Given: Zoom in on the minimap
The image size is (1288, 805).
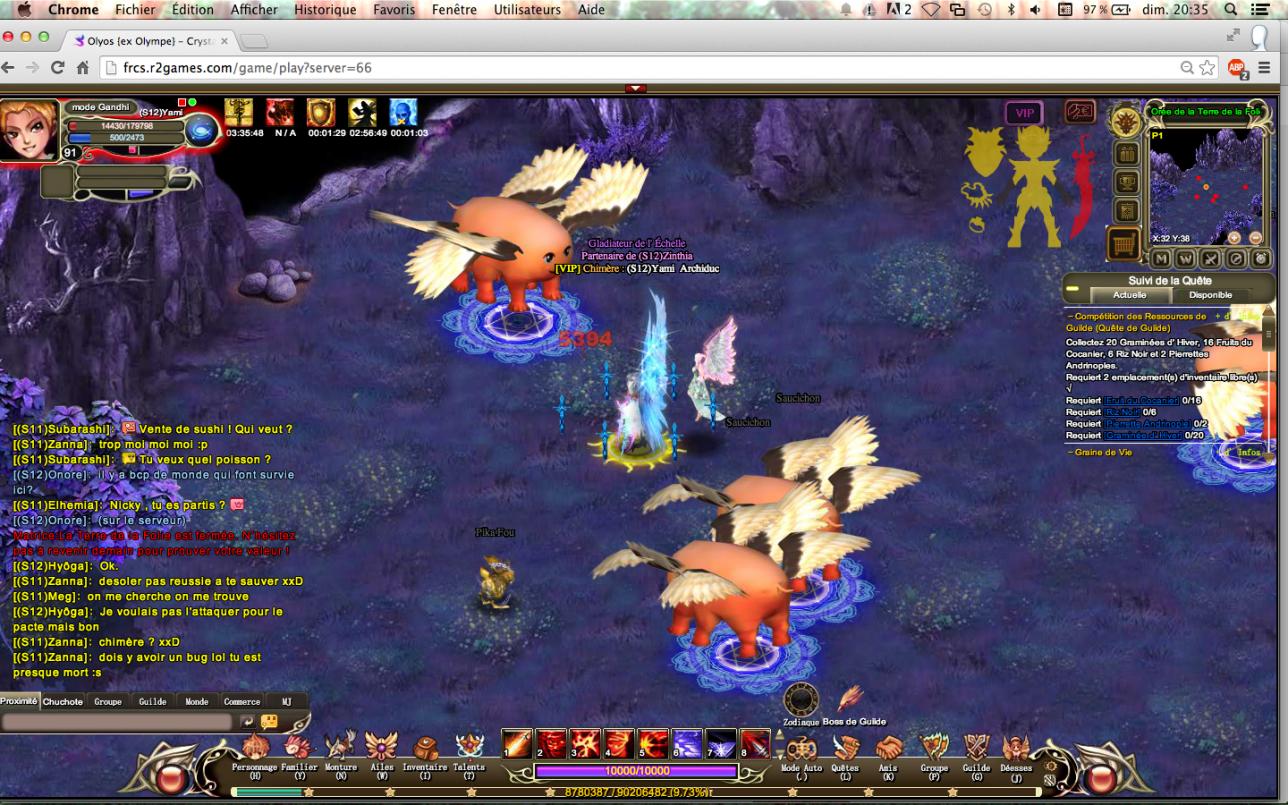Looking at the screenshot, I should coord(1234,238).
